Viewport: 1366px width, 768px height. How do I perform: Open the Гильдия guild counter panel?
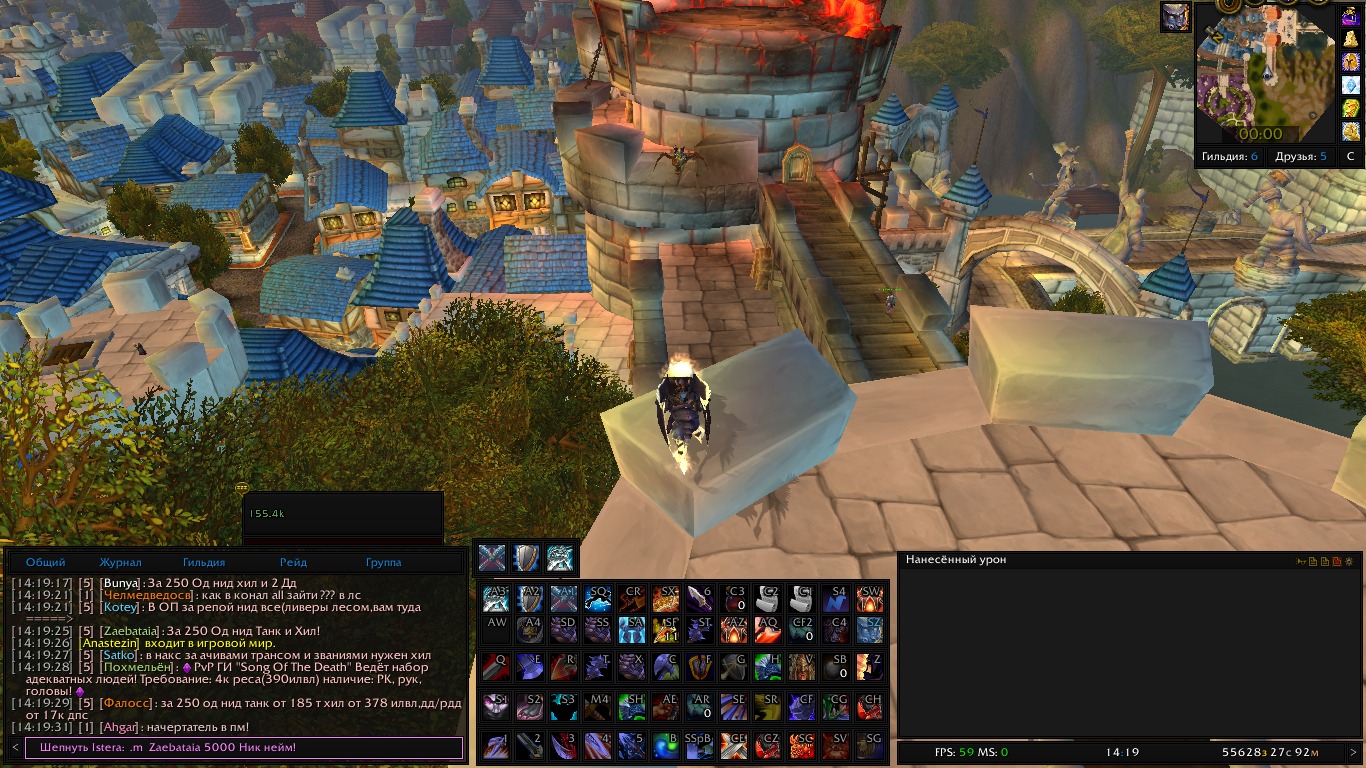point(1230,156)
